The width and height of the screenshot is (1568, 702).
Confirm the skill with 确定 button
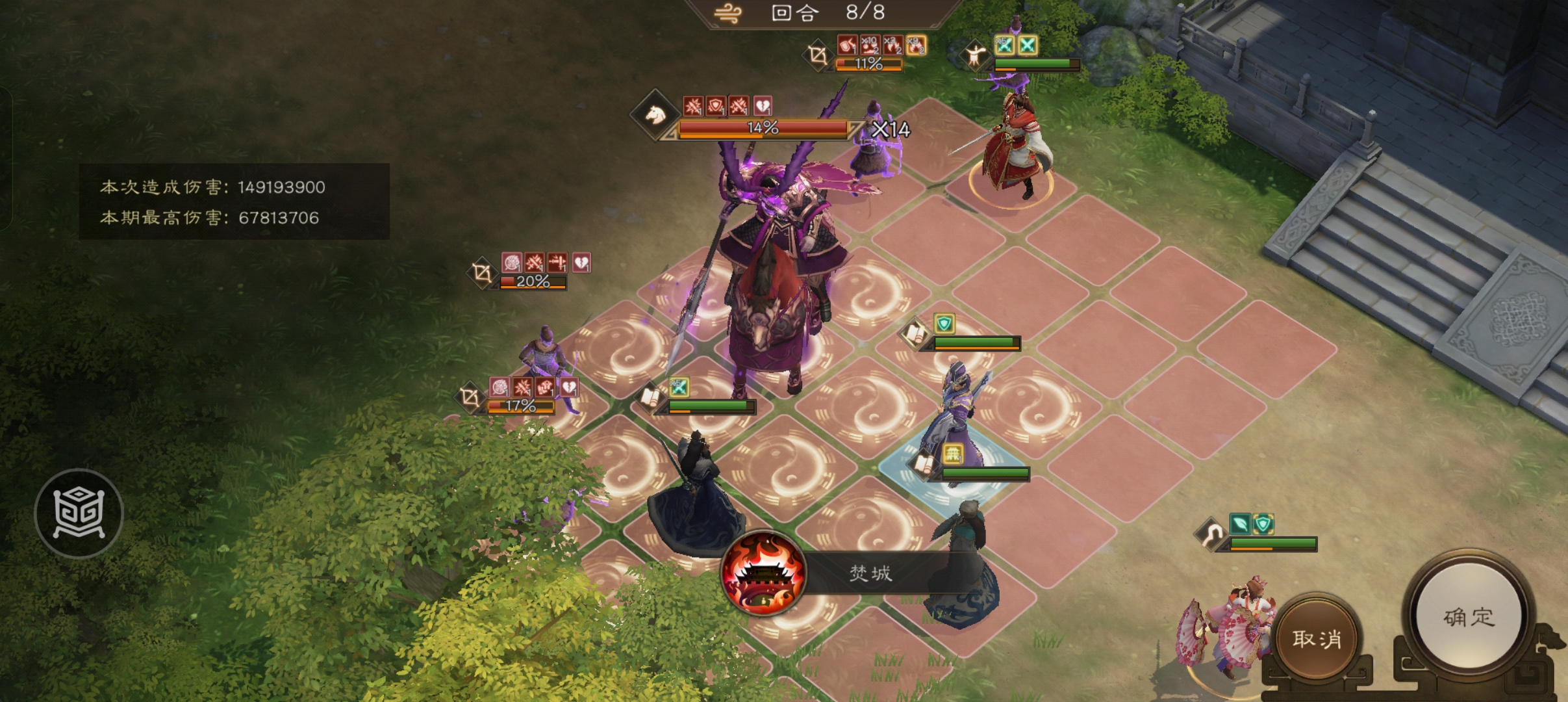(x=1469, y=616)
